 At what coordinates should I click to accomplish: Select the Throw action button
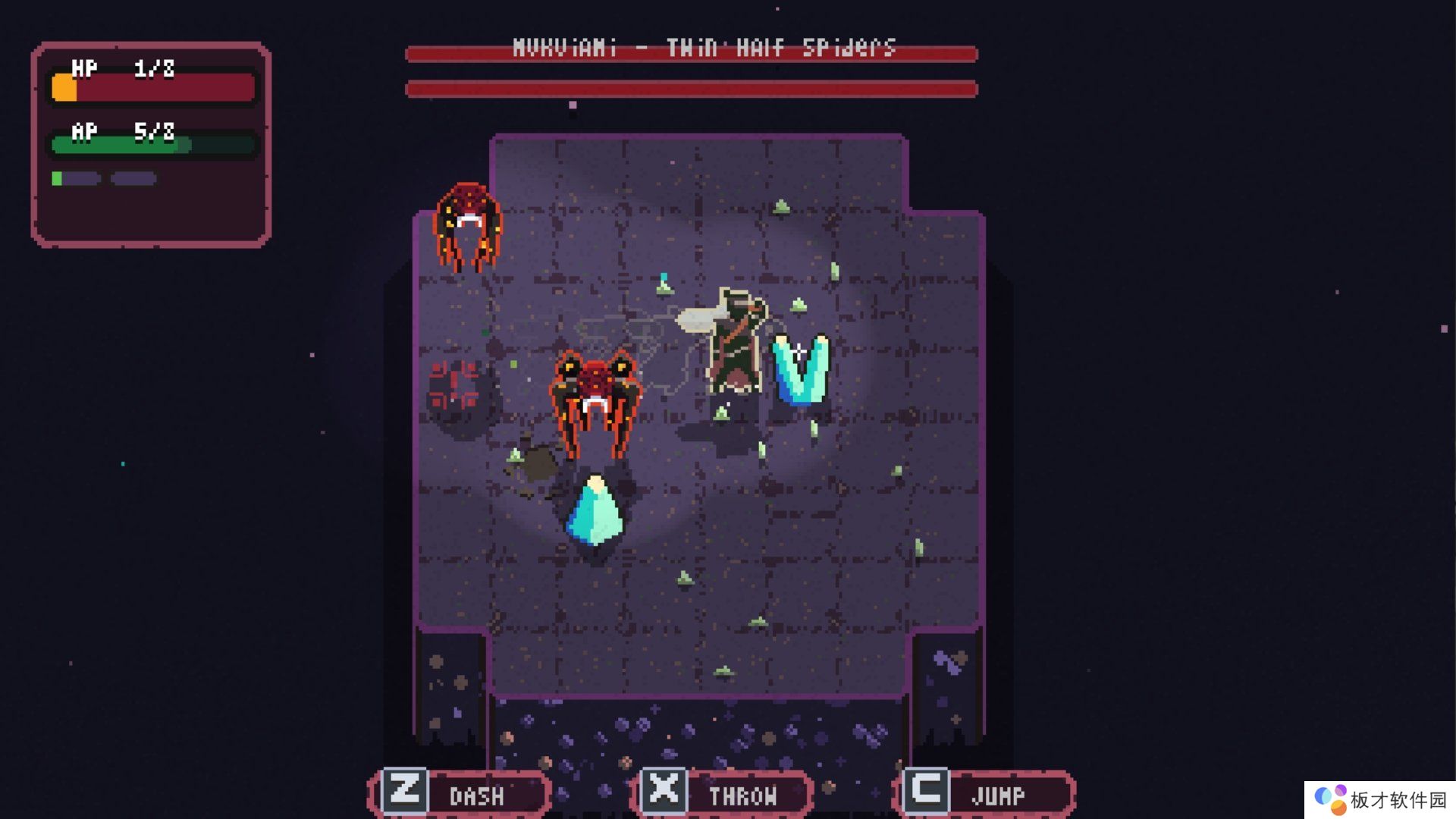tap(721, 793)
